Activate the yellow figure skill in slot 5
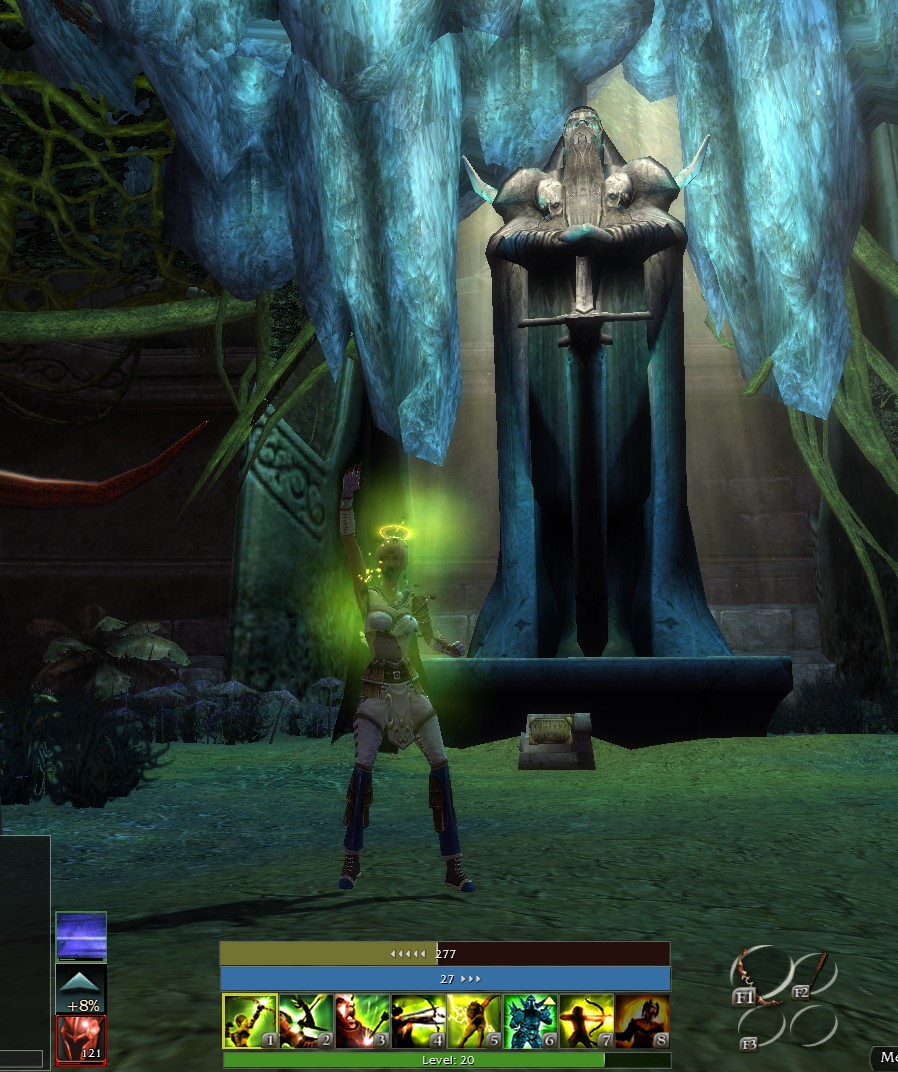 tap(474, 1021)
